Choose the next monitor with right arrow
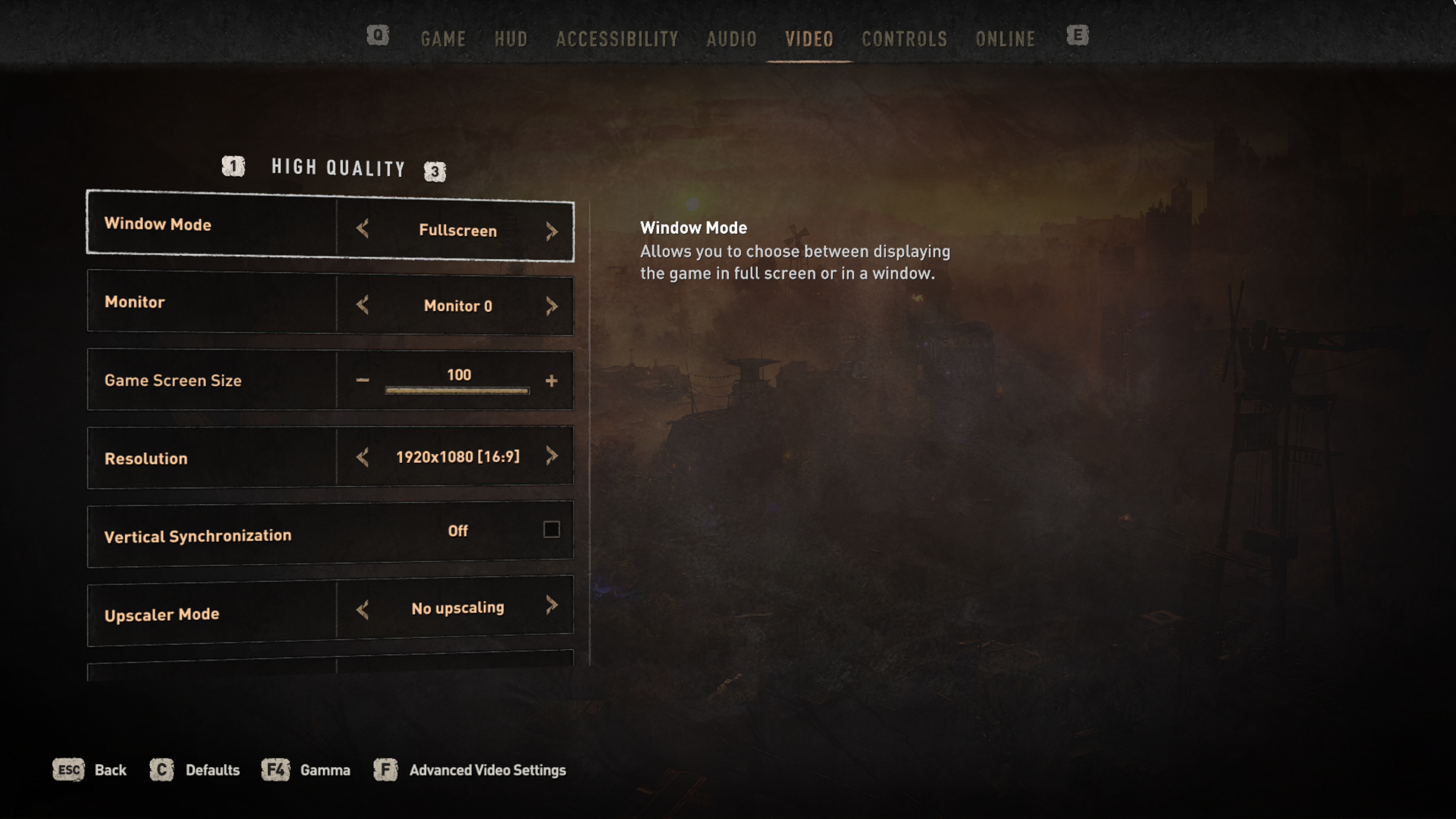The width and height of the screenshot is (1456, 819). pyautogui.click(x=552, y=306)
